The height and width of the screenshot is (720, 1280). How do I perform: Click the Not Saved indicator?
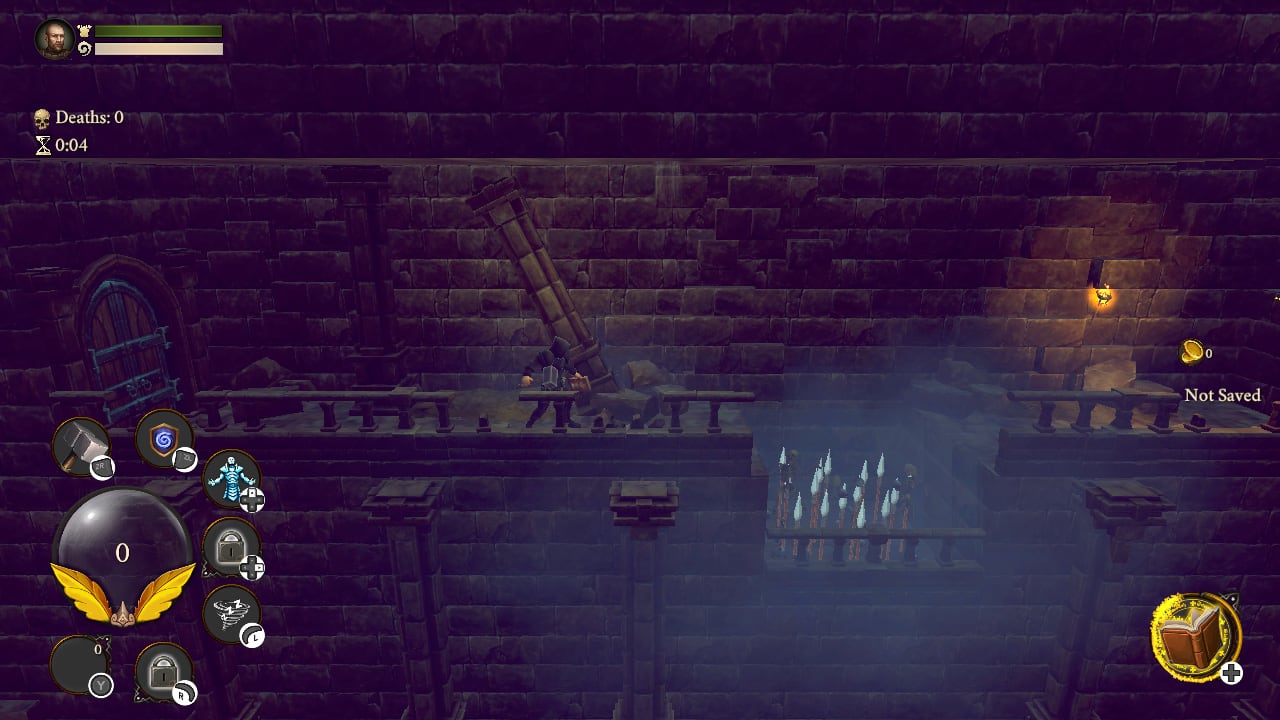pyautogui.click(x=1221, y=396)
